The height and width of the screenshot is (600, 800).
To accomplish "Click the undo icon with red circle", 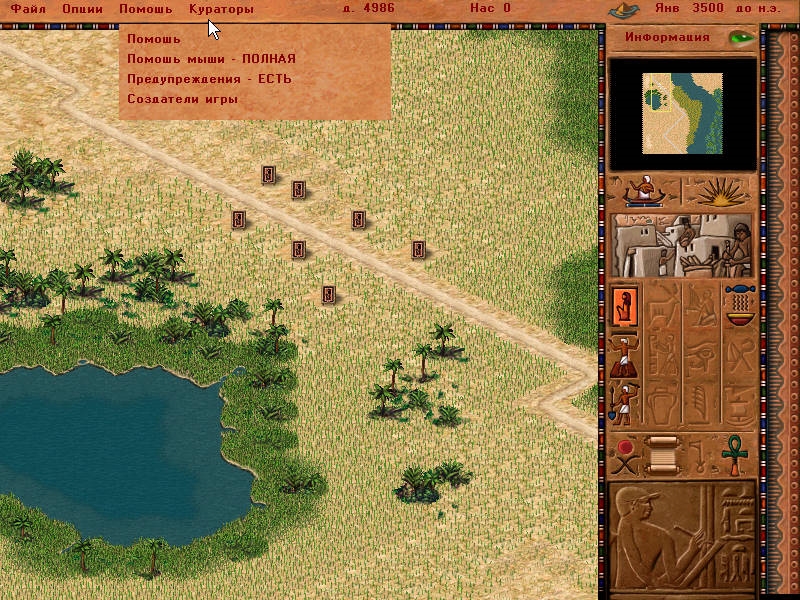I will [x=626, y=455].
